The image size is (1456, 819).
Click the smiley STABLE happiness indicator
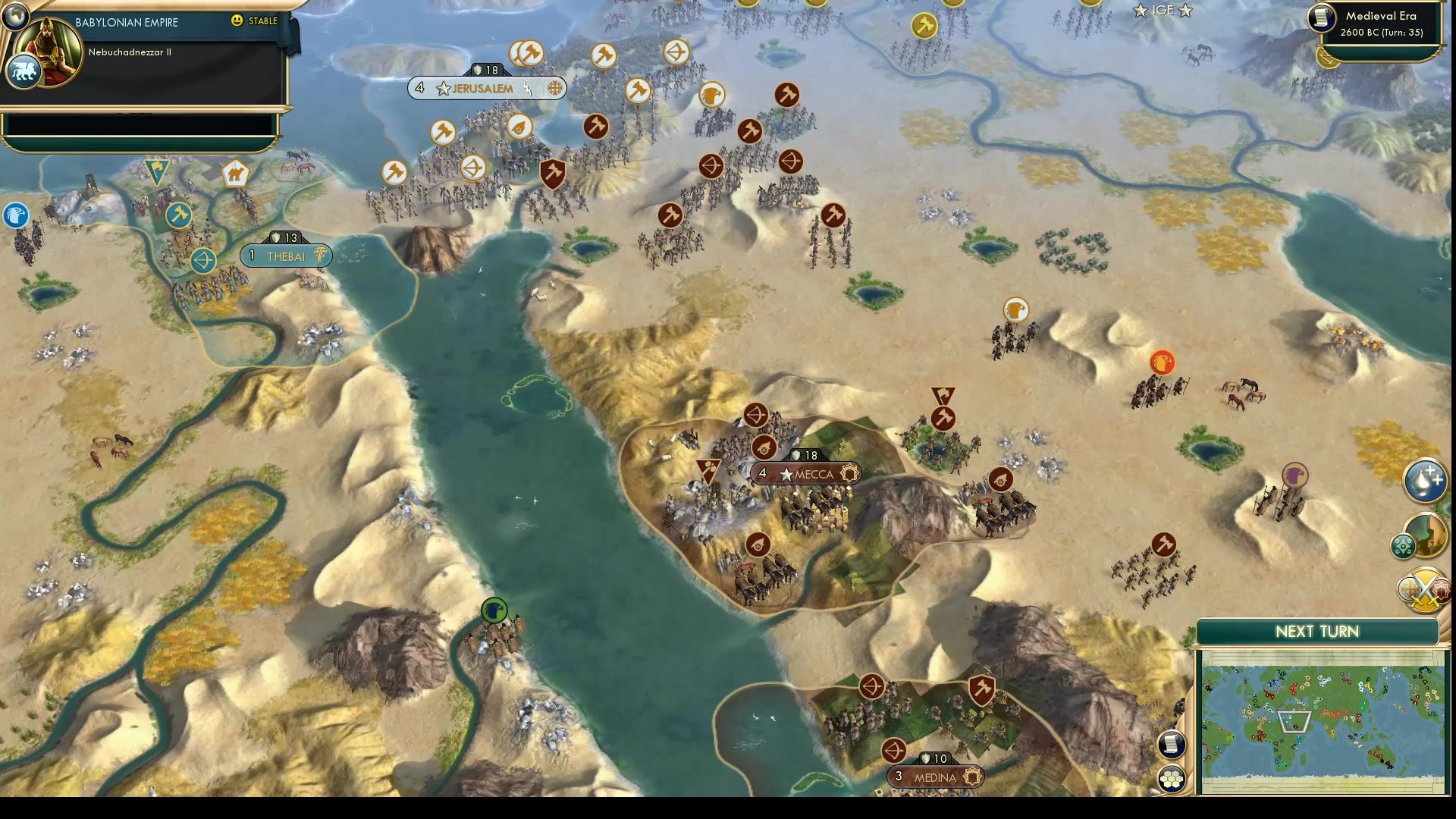tap(237, 22)
